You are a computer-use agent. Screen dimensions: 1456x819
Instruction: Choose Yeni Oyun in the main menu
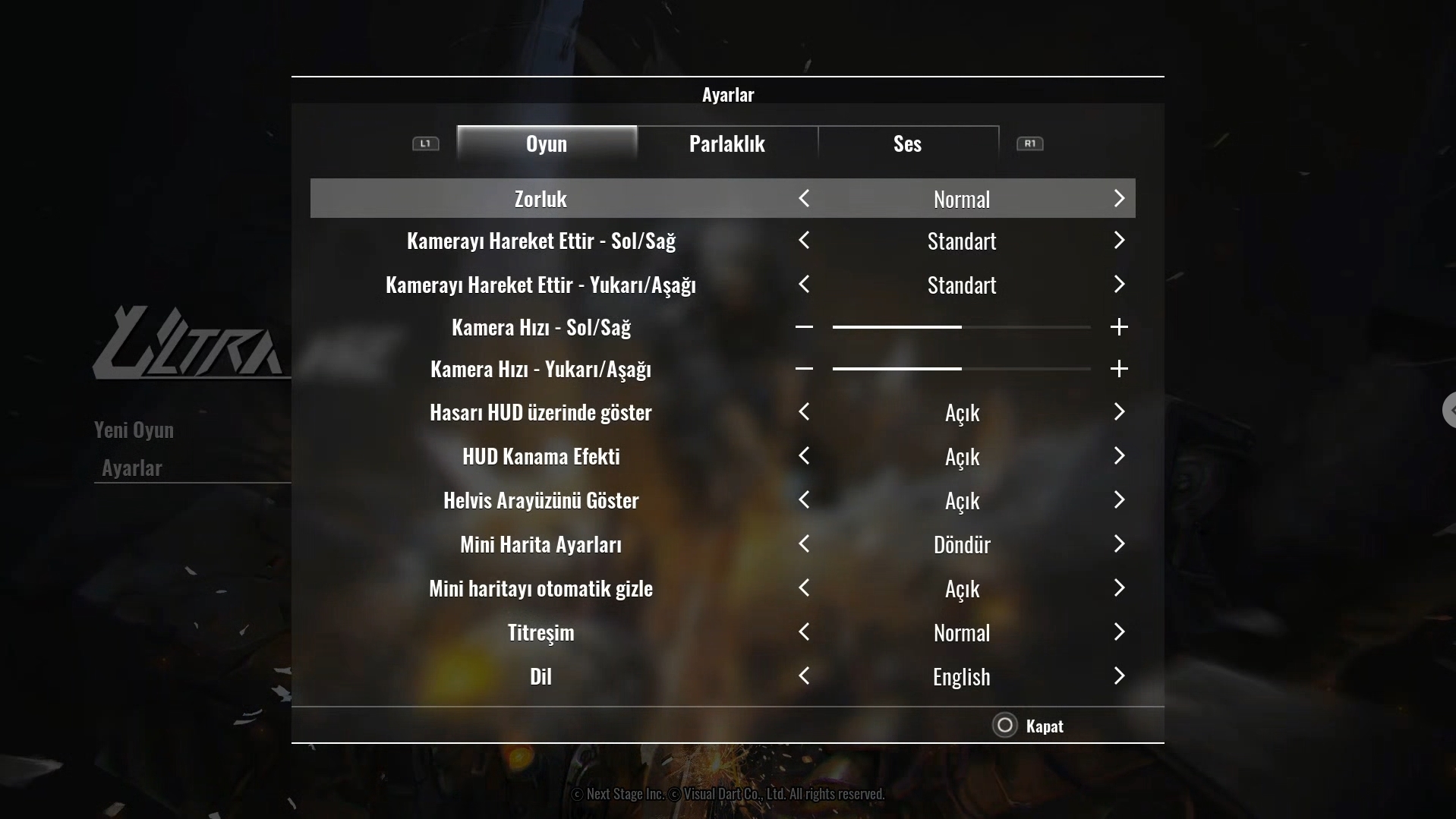pos(134,430)
